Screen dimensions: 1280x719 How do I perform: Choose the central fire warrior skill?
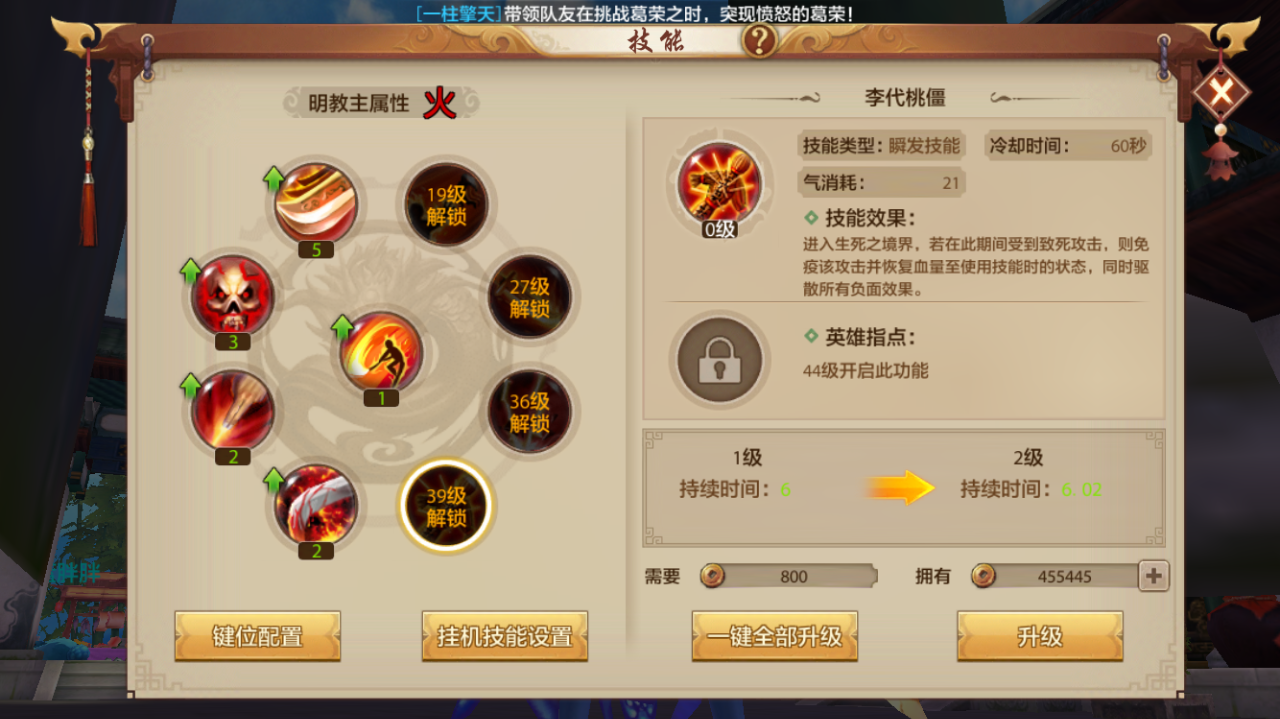381,352
